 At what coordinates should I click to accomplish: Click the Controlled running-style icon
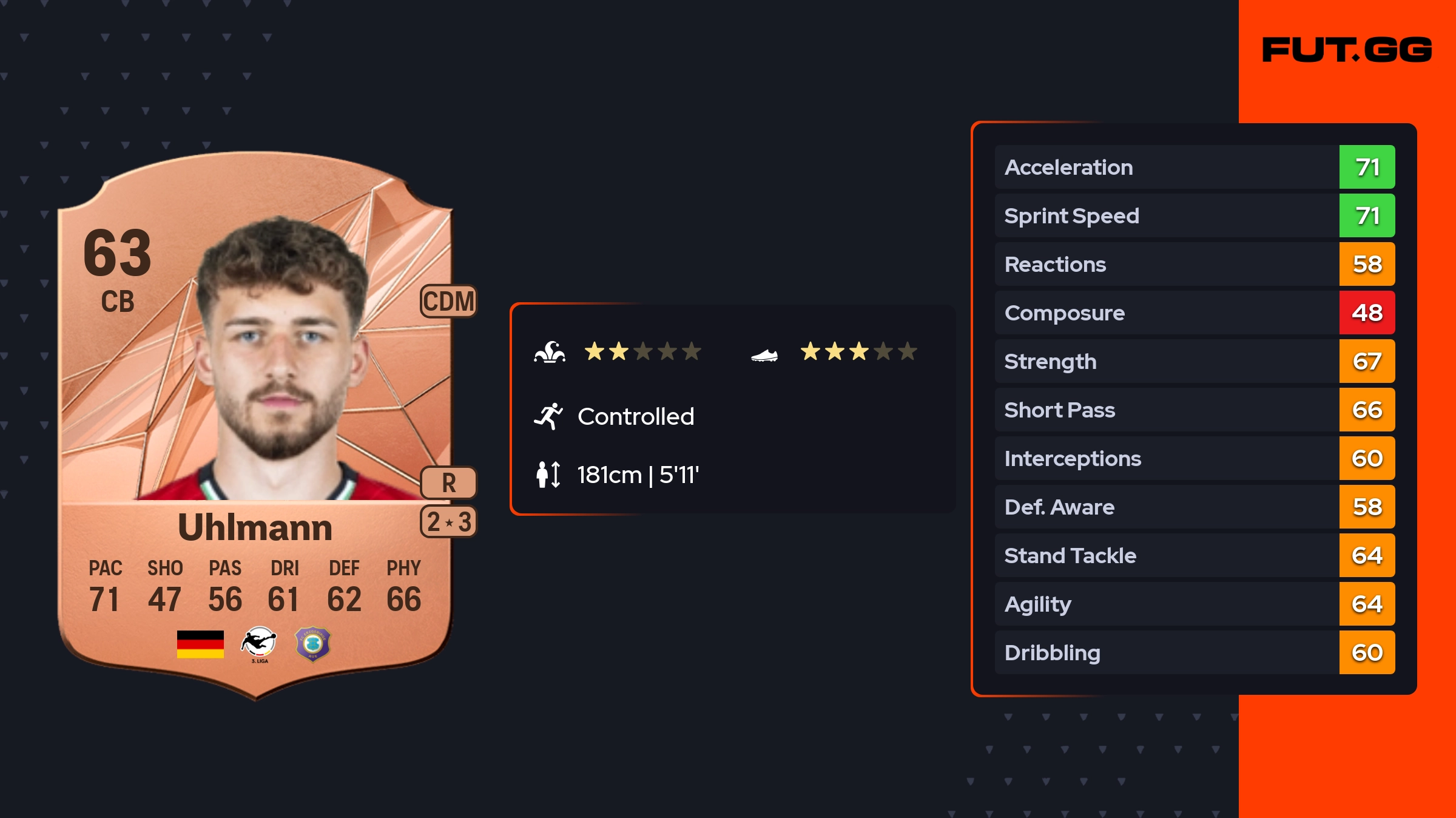click(x=548, y=416)
